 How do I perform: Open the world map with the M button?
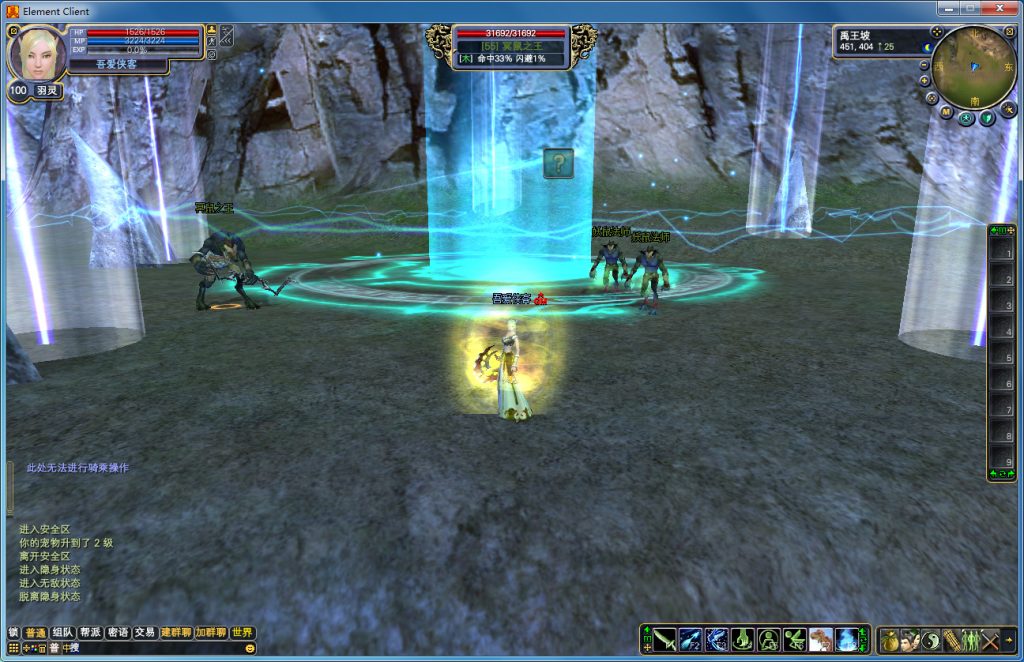coord(946,113)
